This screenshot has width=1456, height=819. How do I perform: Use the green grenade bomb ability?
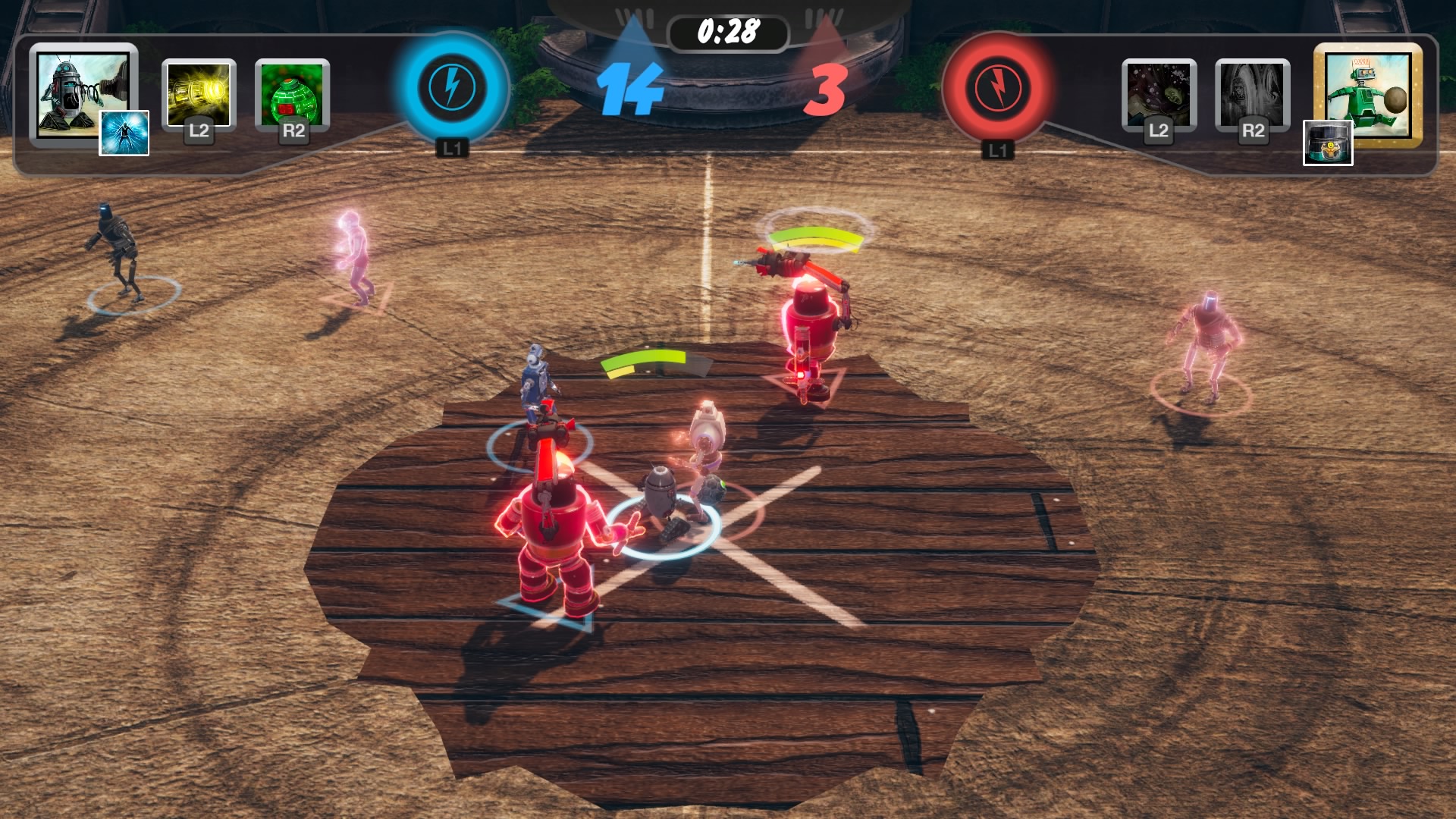tap(293, 94)
